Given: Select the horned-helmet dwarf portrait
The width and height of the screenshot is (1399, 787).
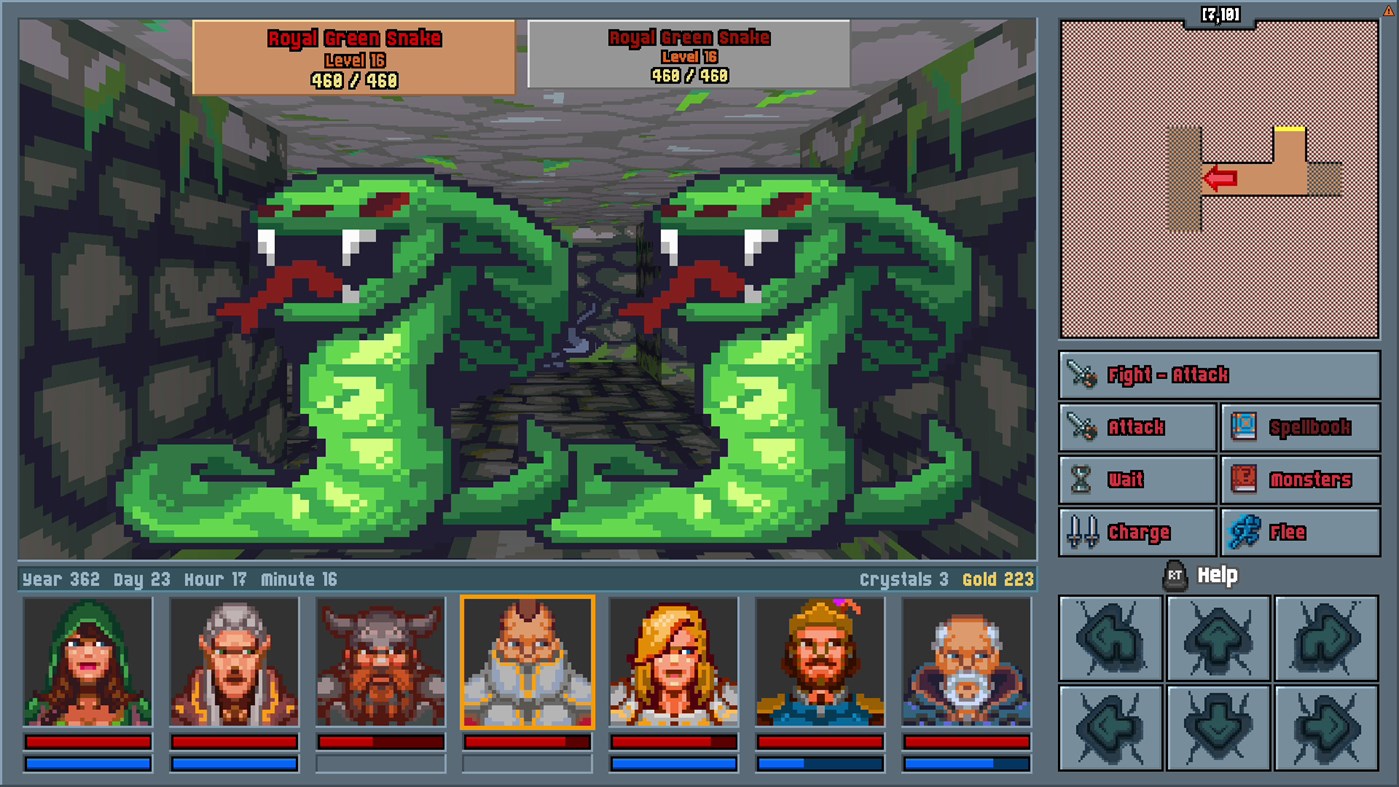Looking at the screenshot, I should pos(380,662).
